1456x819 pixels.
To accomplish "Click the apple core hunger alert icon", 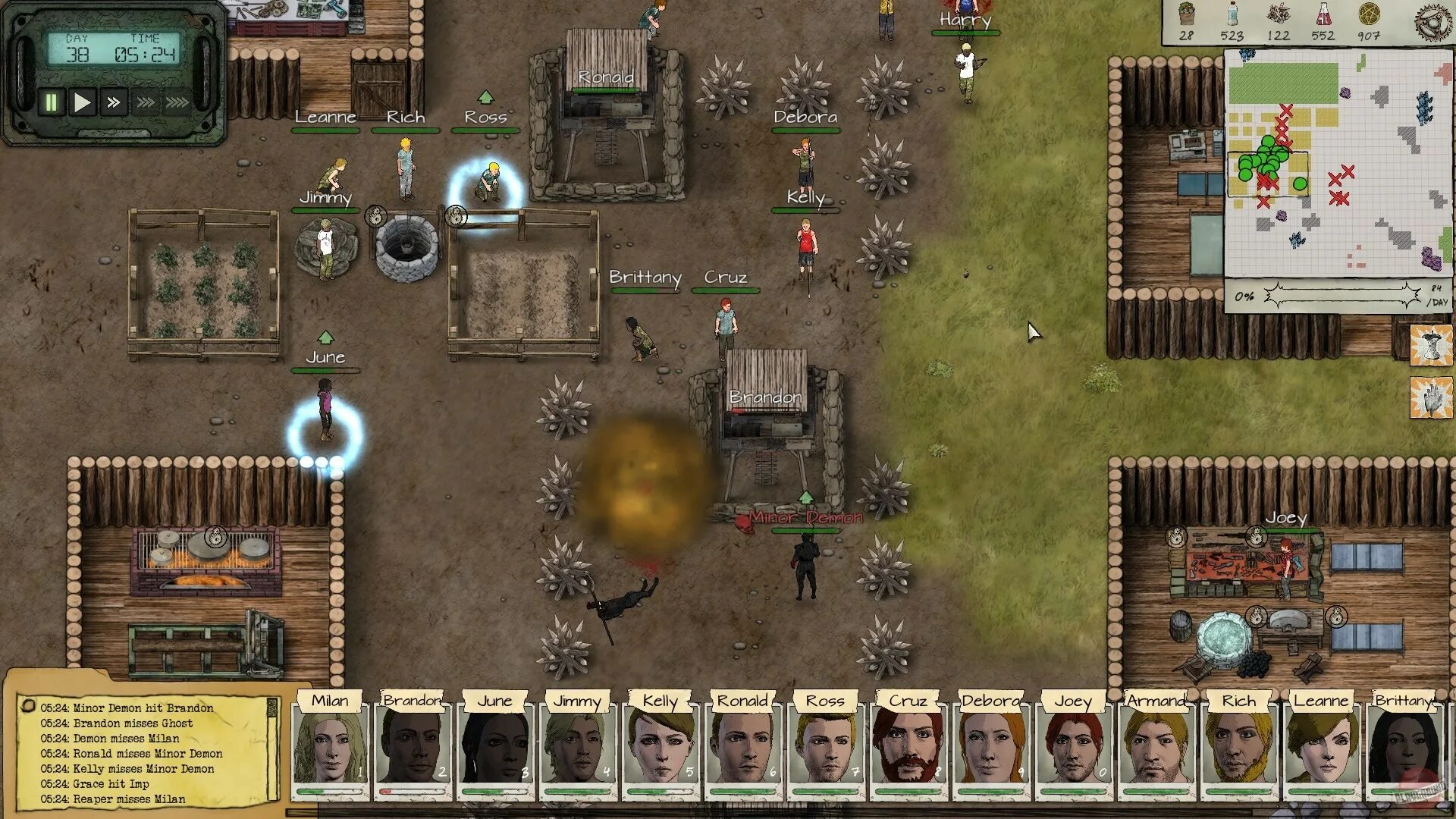I will 1431,345.
